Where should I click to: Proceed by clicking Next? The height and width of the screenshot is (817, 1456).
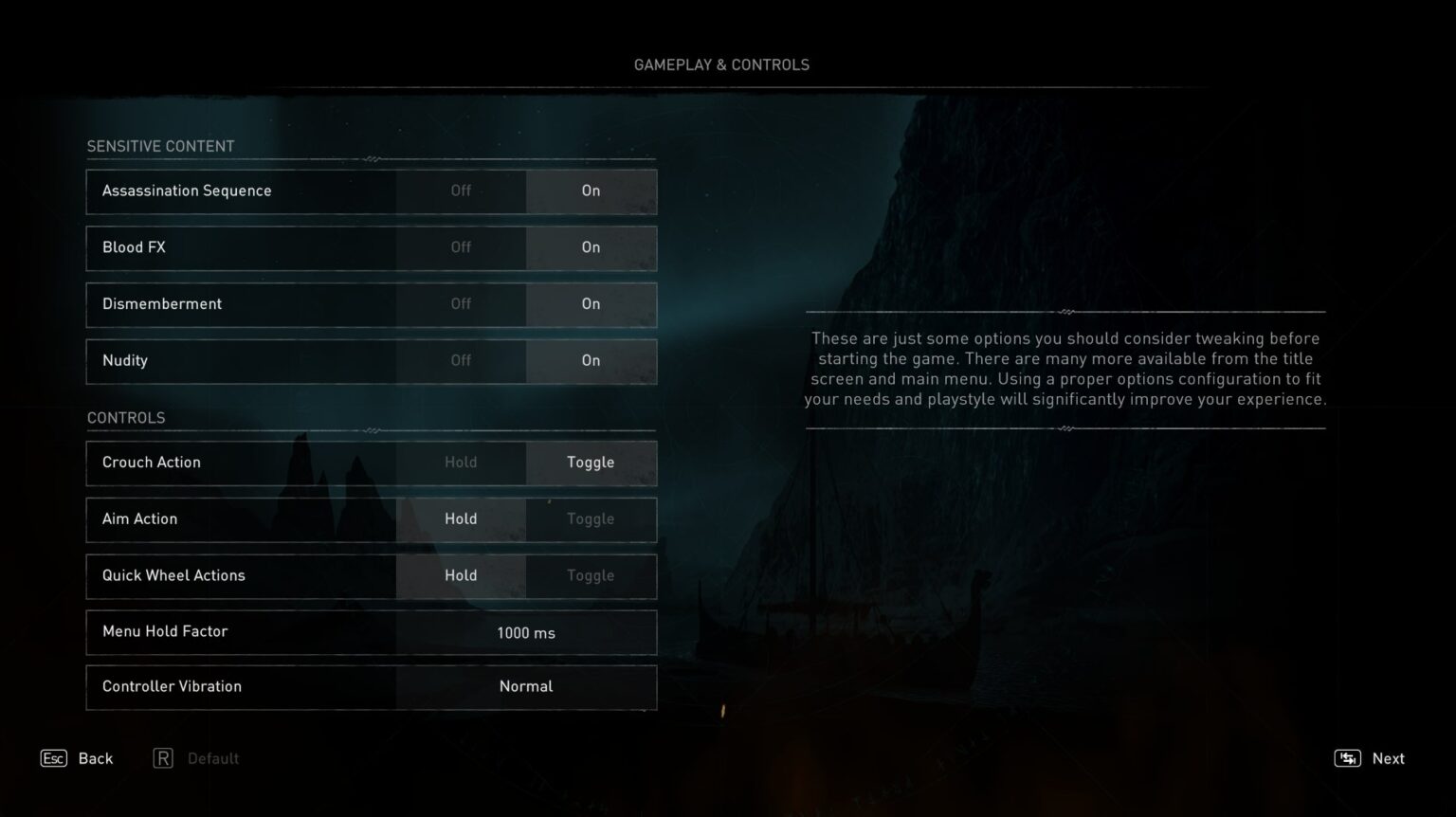coord(1389,758)
